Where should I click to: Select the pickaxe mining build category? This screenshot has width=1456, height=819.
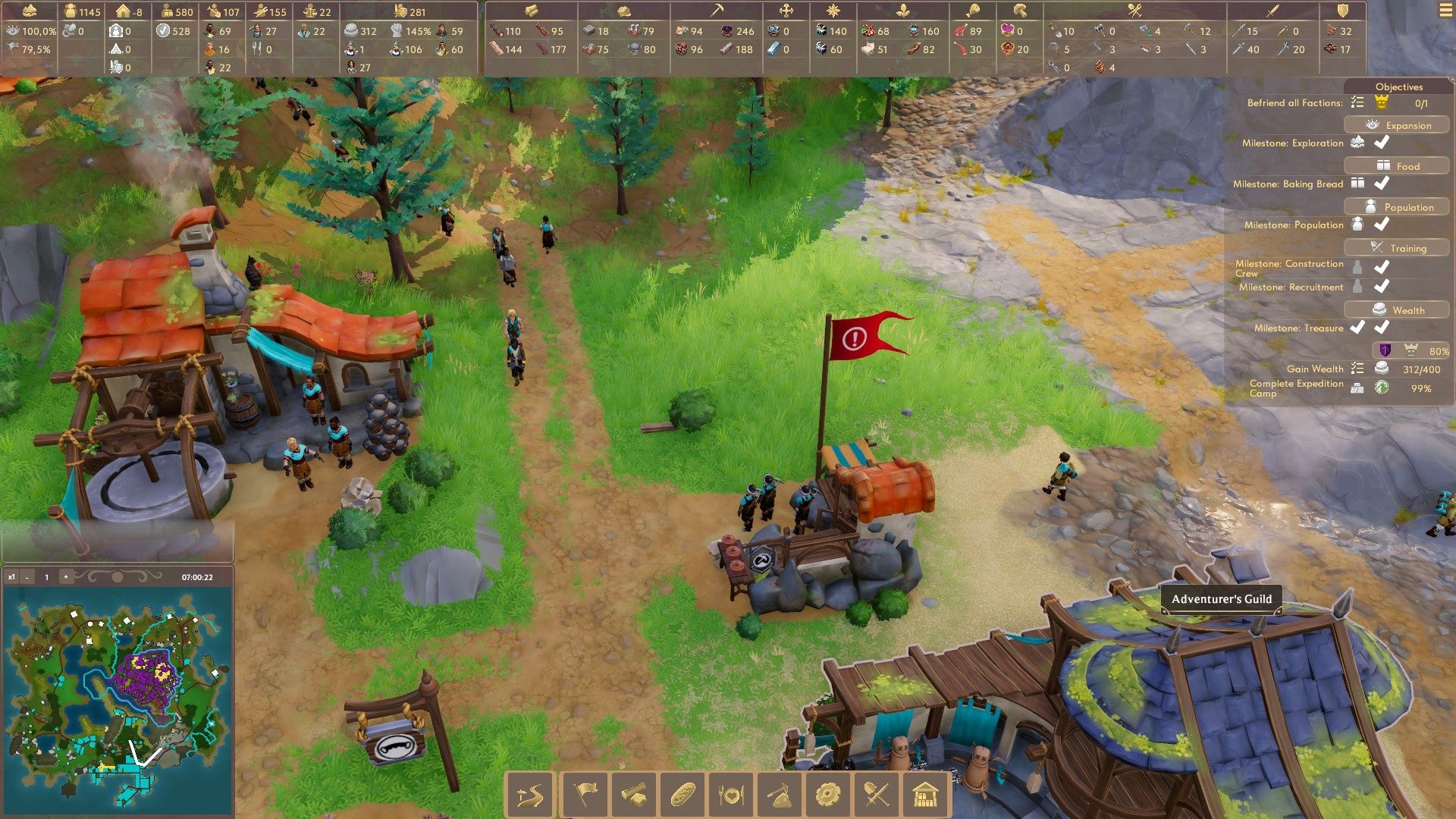[780, 795]
